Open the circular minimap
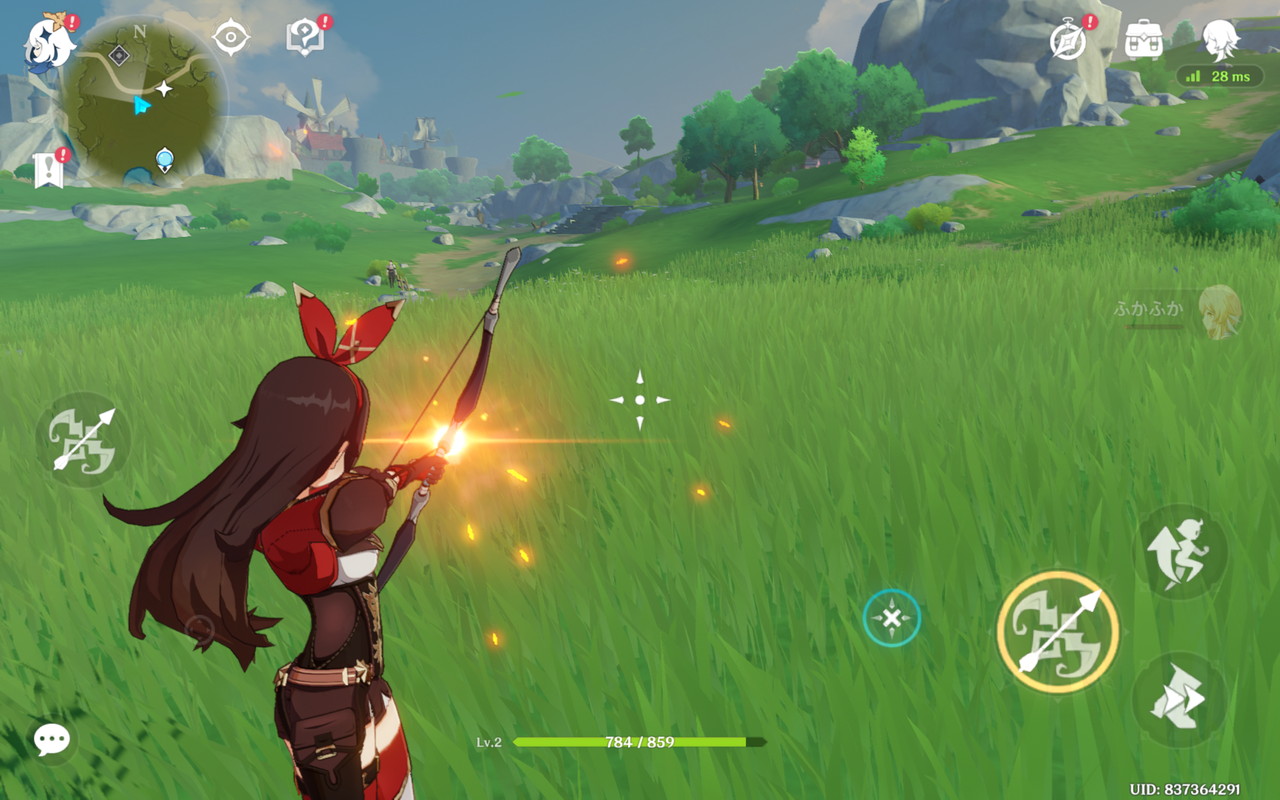This screenshot has height=800, width=1280. [x=142, y=100]
